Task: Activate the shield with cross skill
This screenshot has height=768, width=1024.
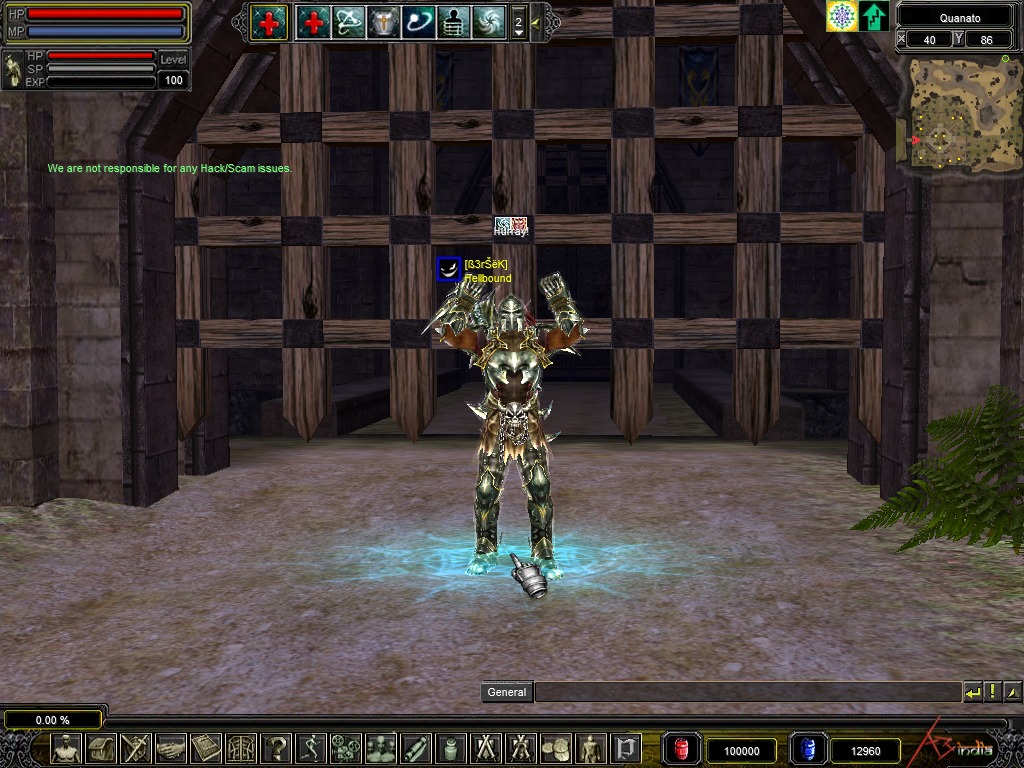Action: click(x=383, y=21)
